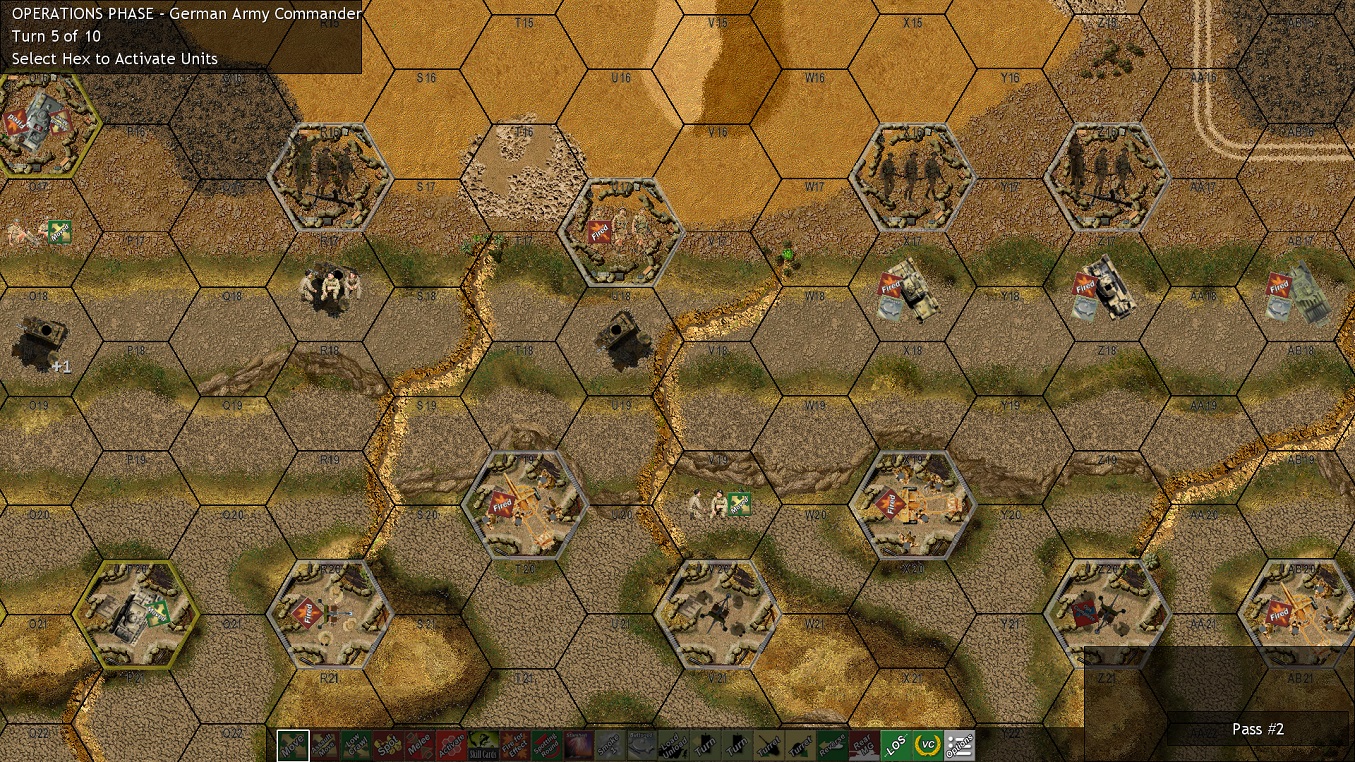Fire a Spotting Round
The width and height of the screenshot is (1355, 762).
(x=546, y=744)
